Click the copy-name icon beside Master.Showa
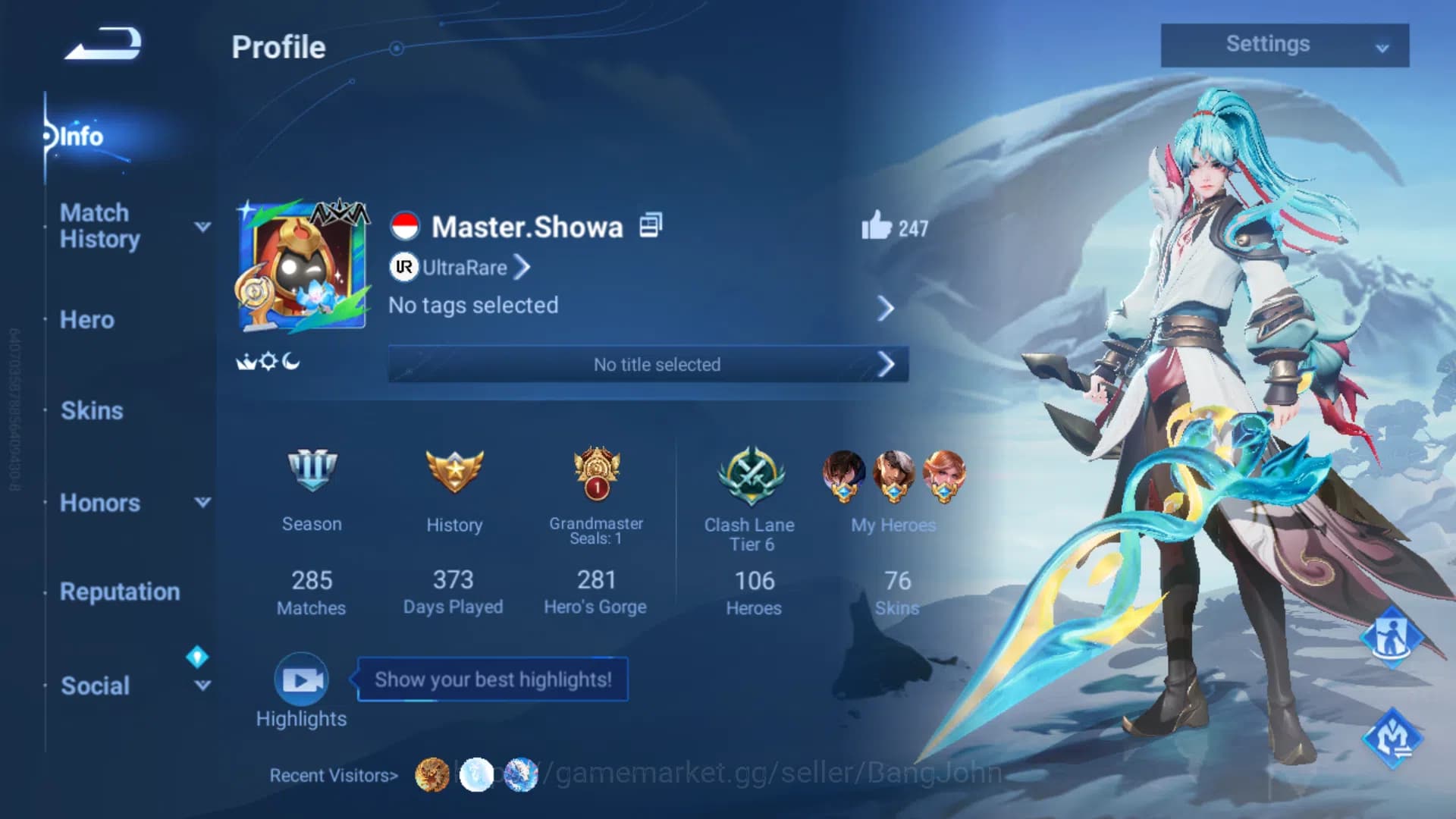This screenshot has height=819, width=1456. 650,224
